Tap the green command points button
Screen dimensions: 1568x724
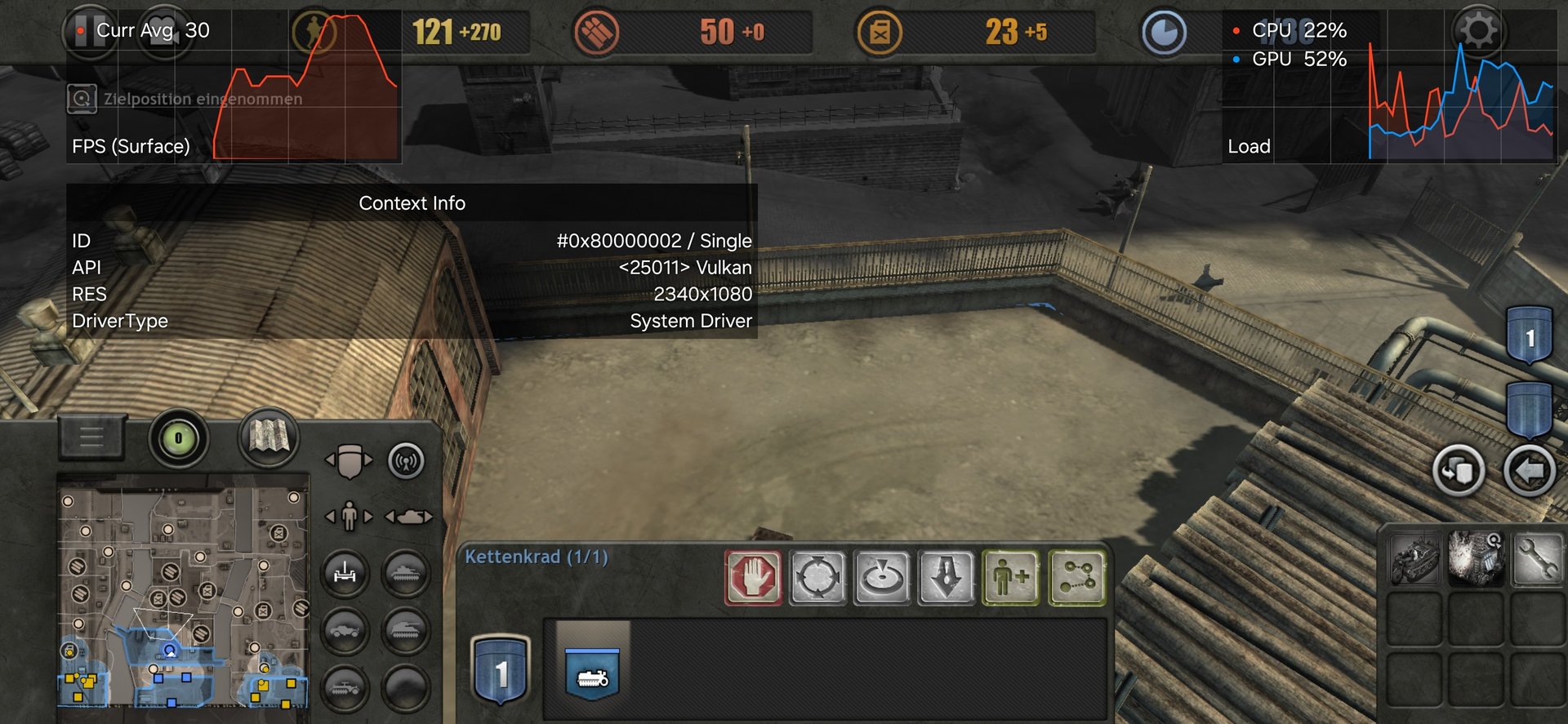coord(179,438)
